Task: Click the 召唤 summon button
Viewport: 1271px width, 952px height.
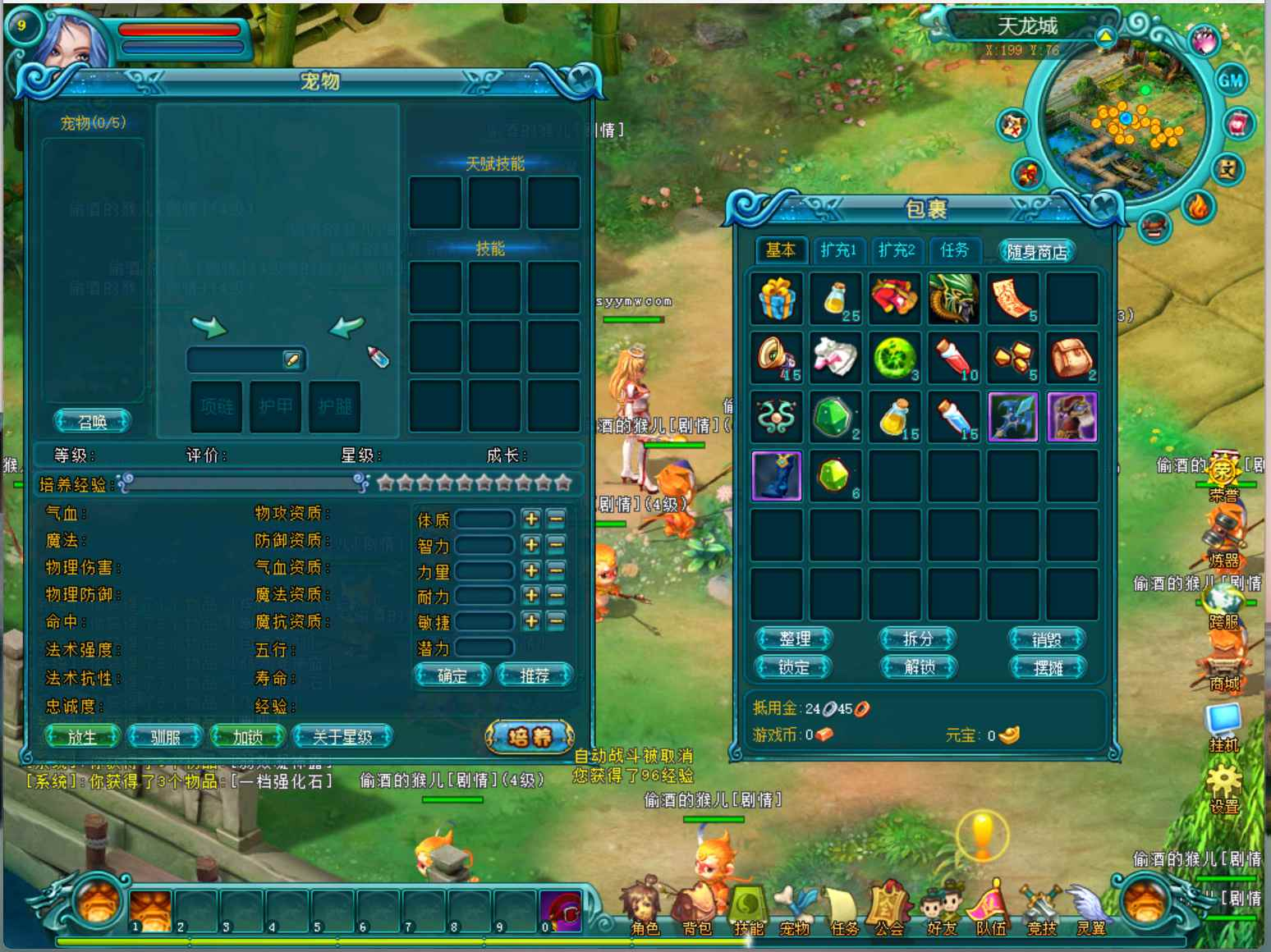Action: coord(93,422)
